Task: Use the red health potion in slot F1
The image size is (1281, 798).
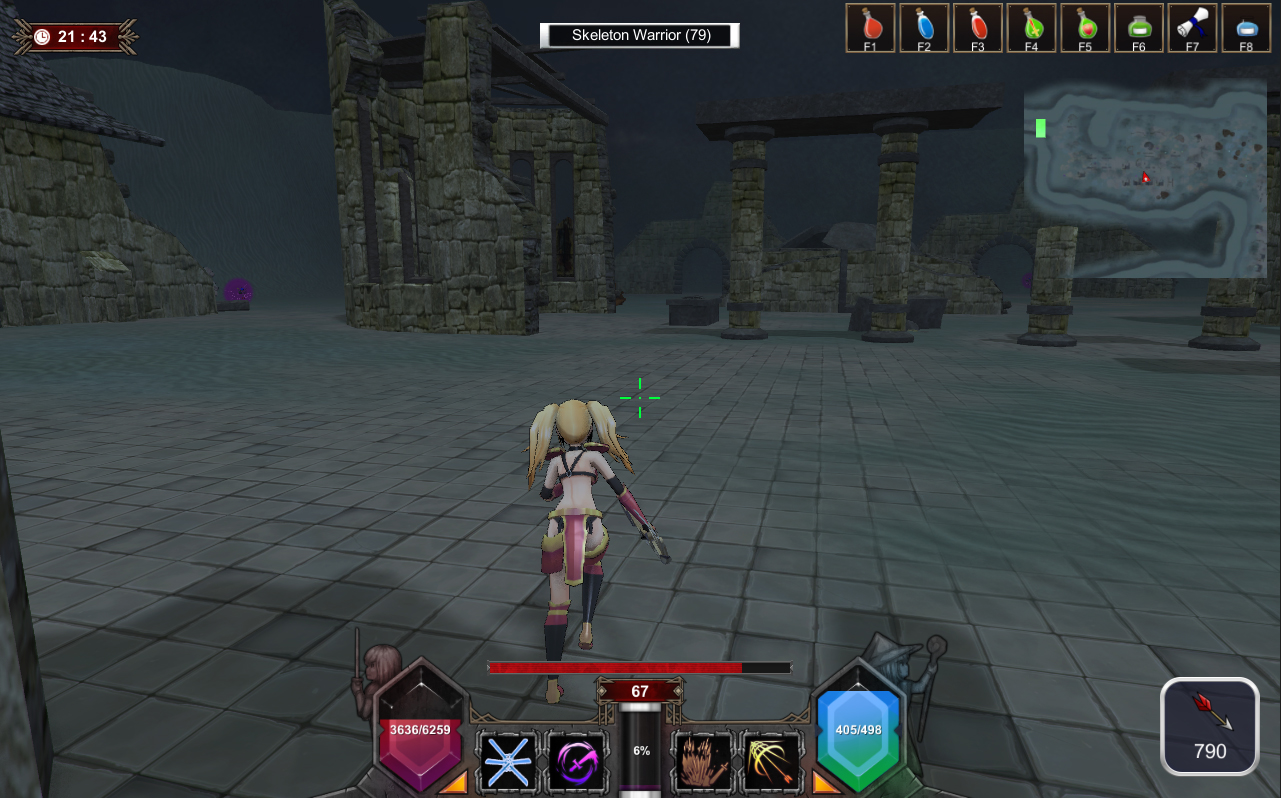Action: 870,28
